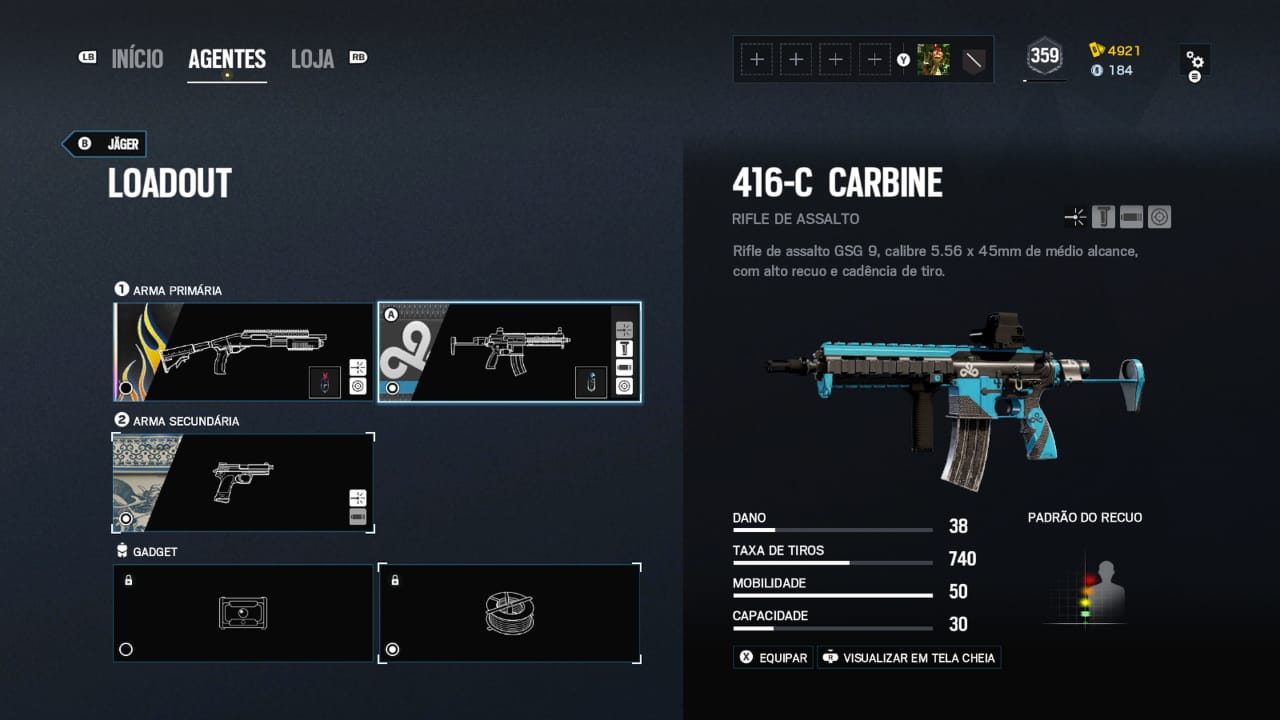Open the sight attachment icon for the 416-C Carbine
This screenshot has width=1280, height=720.
(x=1159, y=216)
